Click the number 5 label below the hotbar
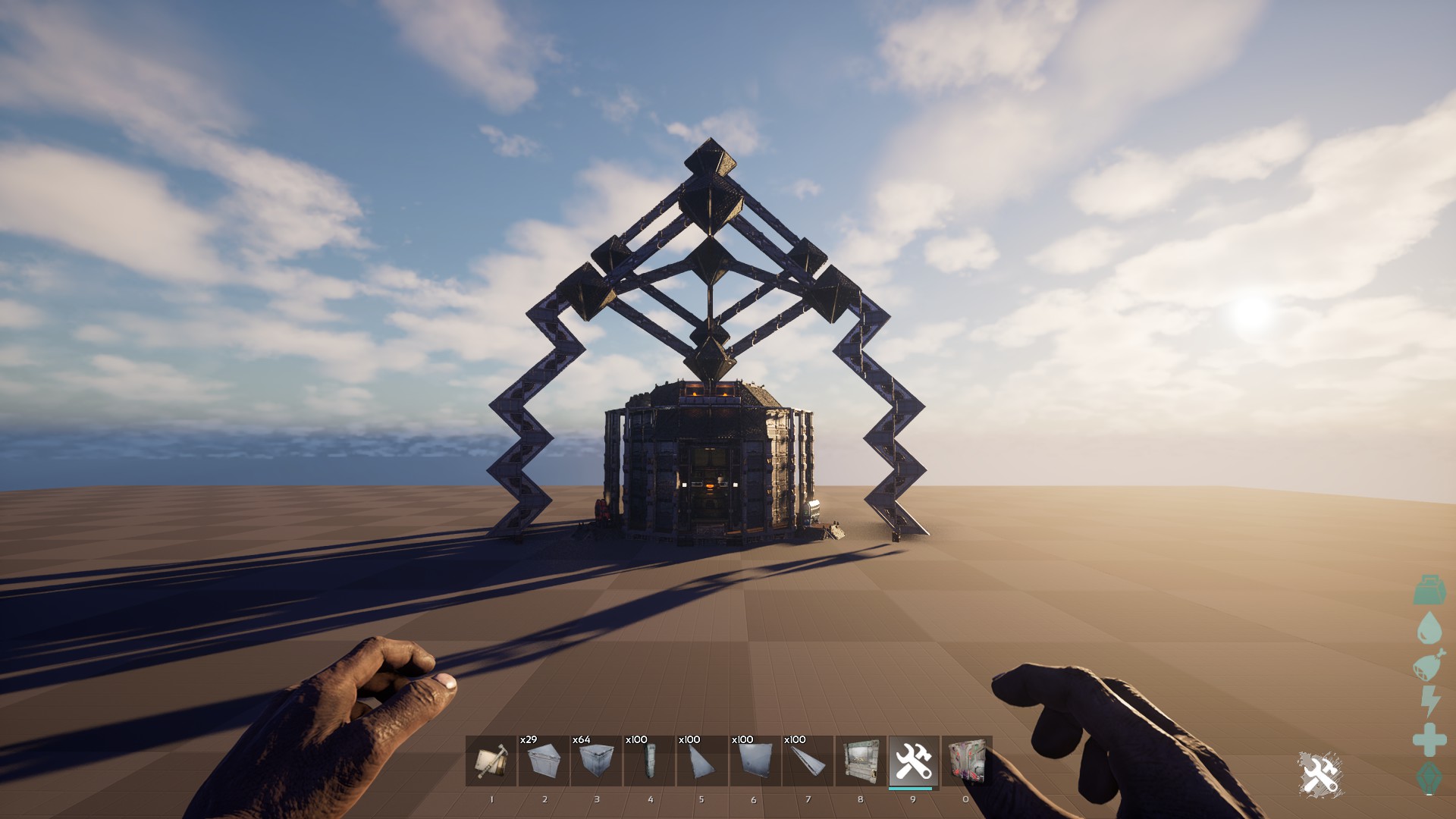The width and height of the screenshot is (1456, 819). (701, 799)
